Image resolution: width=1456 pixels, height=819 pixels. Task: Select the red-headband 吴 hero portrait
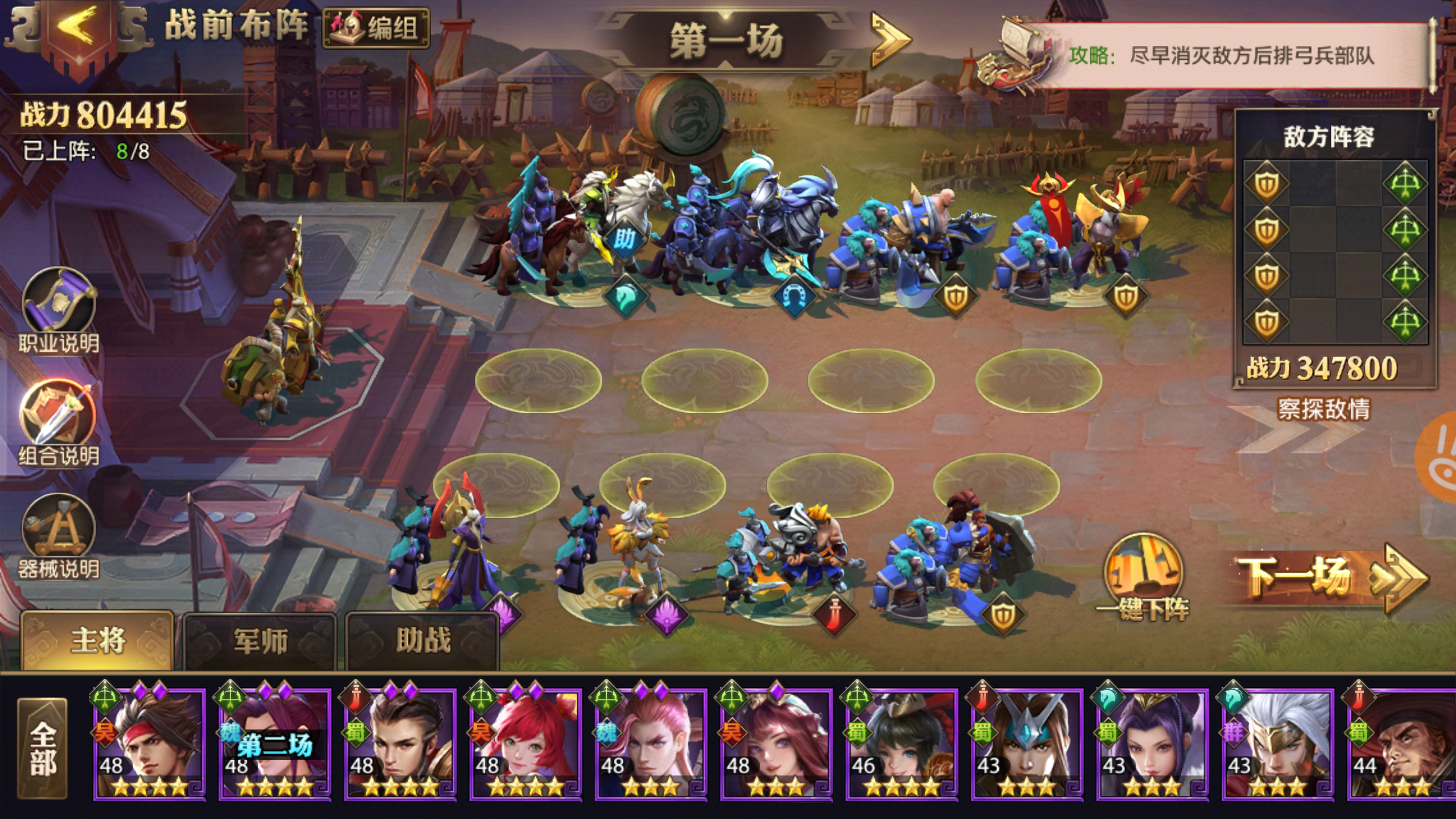149,742
